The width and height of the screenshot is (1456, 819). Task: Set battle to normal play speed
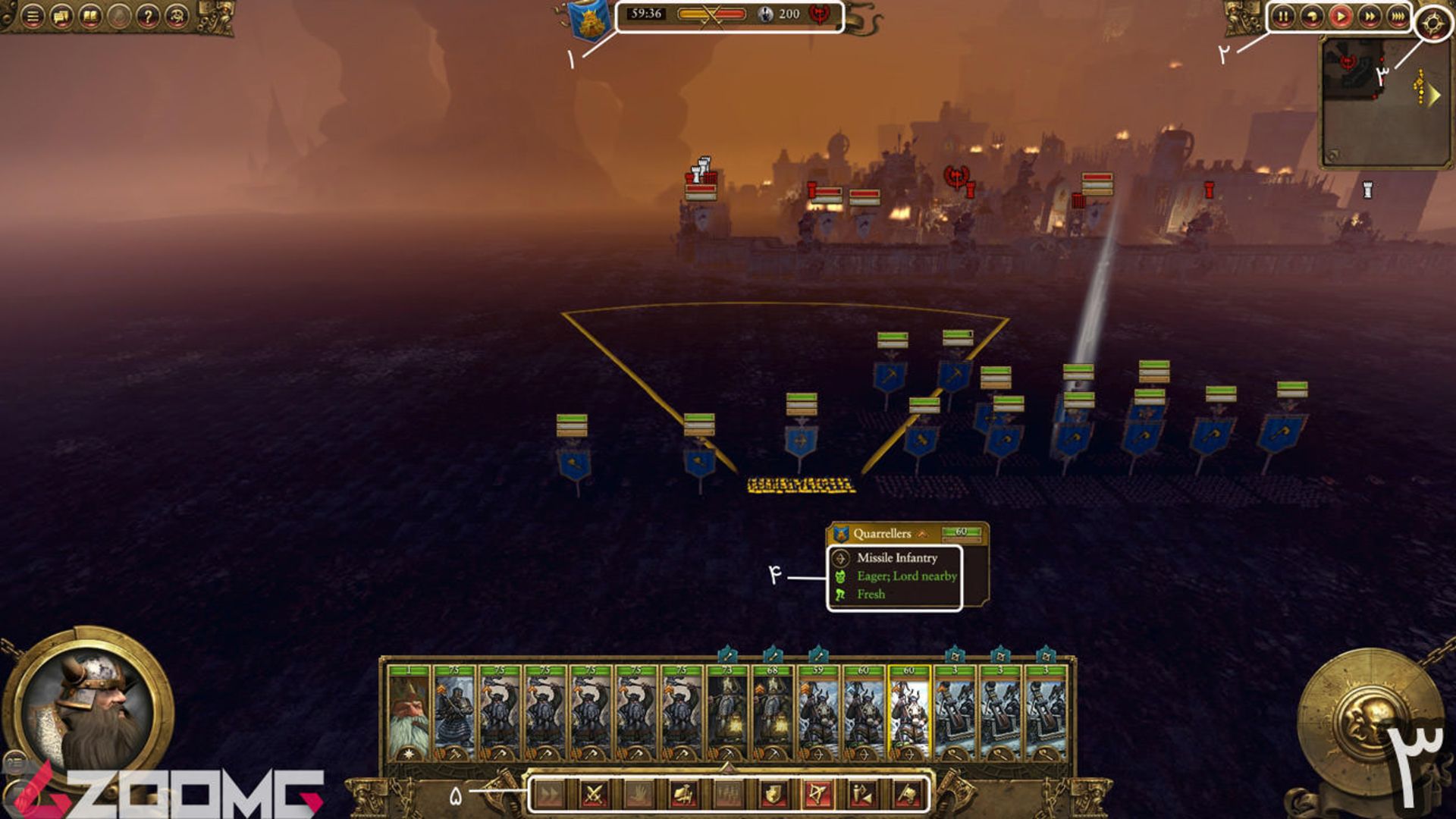[1340, 16]
